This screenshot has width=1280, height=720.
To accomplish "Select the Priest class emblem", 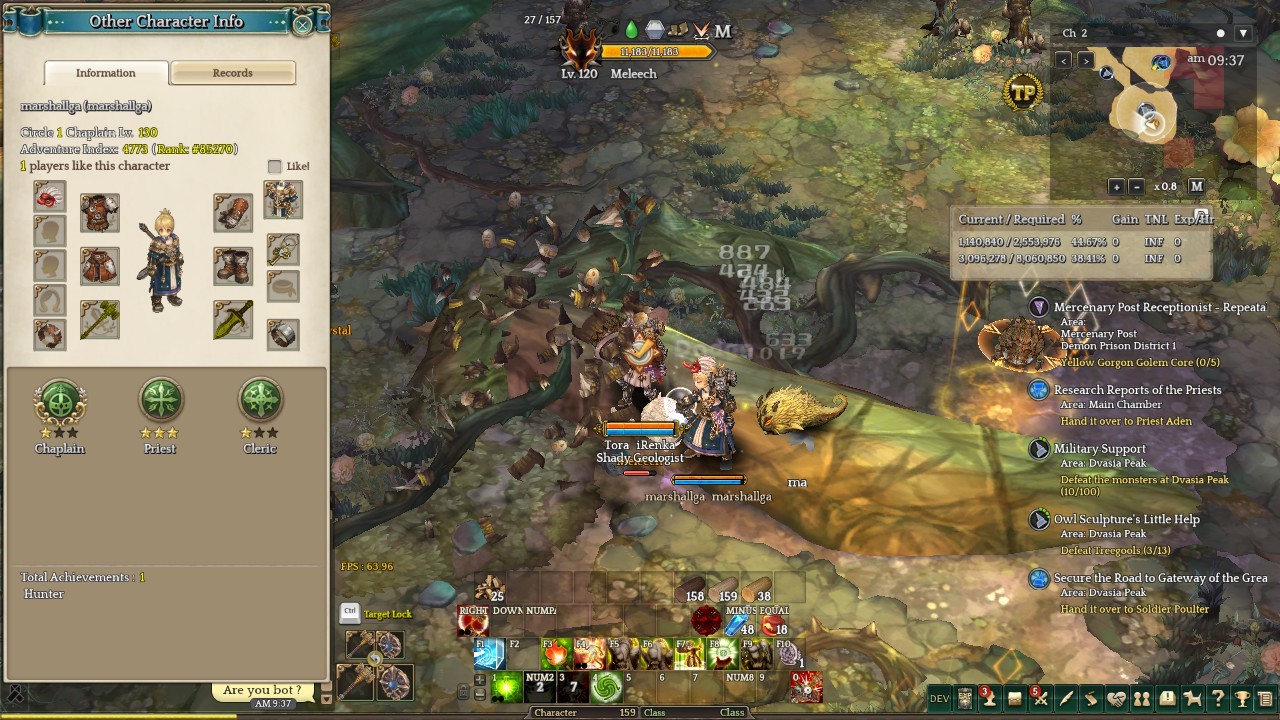I will (160, 400).
